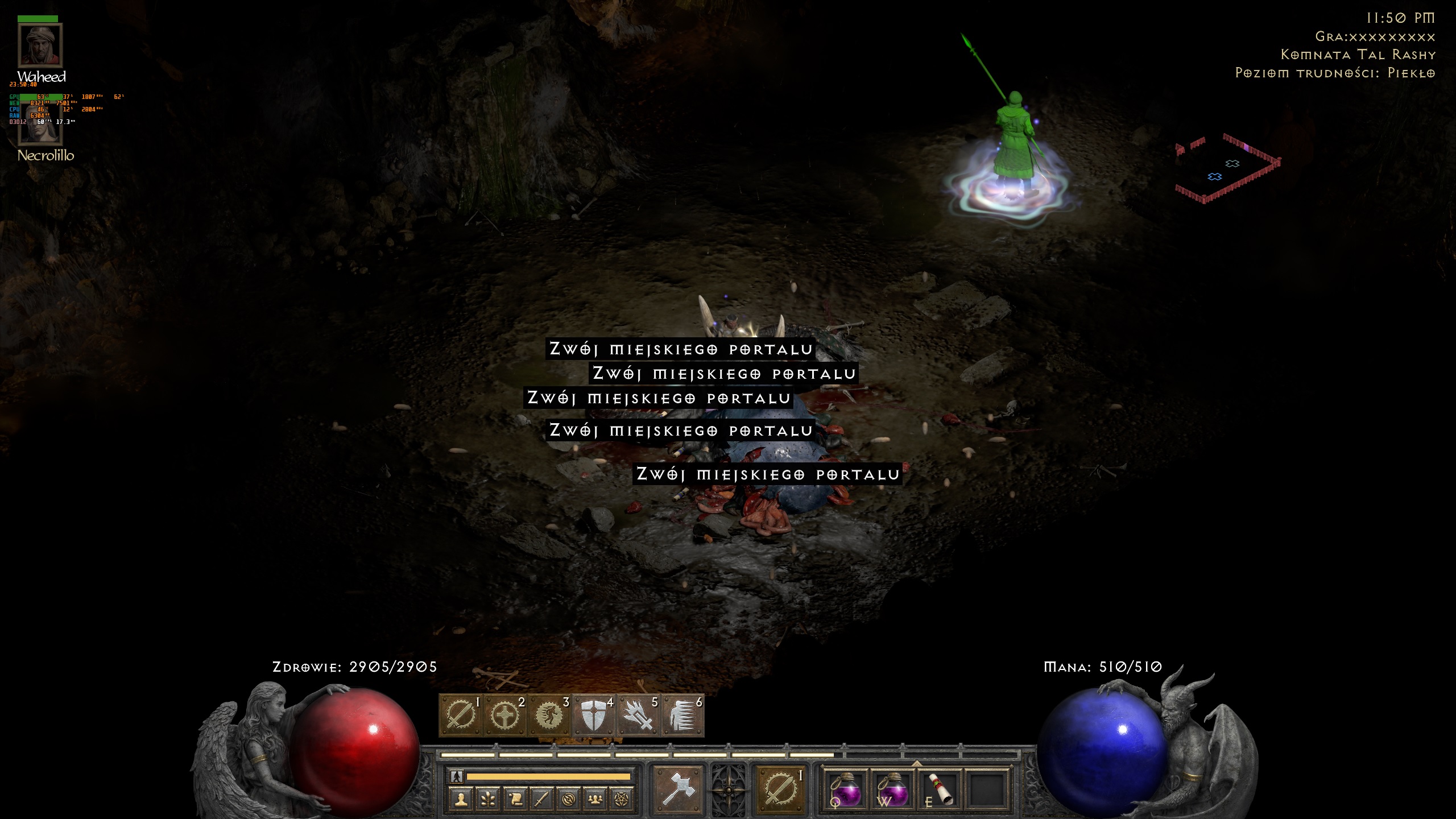
Task: Open the party panel button
Action: click(595, 800)
